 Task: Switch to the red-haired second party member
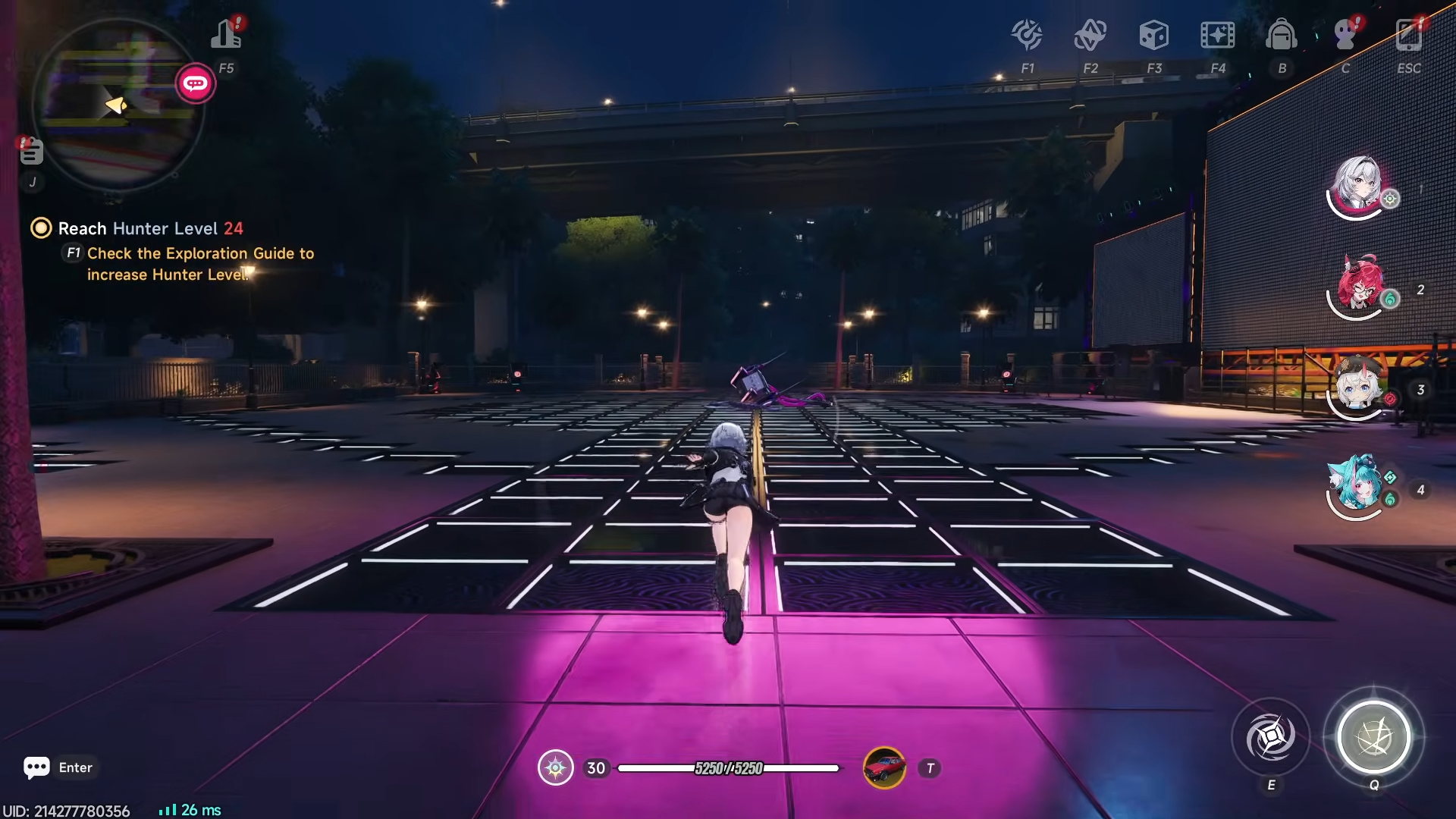[1359, 287]
